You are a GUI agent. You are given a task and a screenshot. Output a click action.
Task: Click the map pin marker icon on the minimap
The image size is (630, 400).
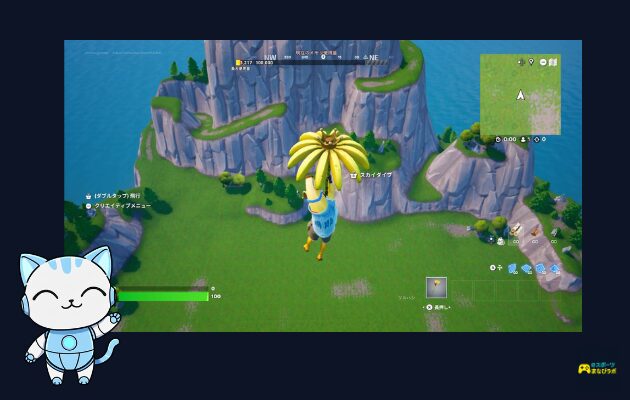531,61
